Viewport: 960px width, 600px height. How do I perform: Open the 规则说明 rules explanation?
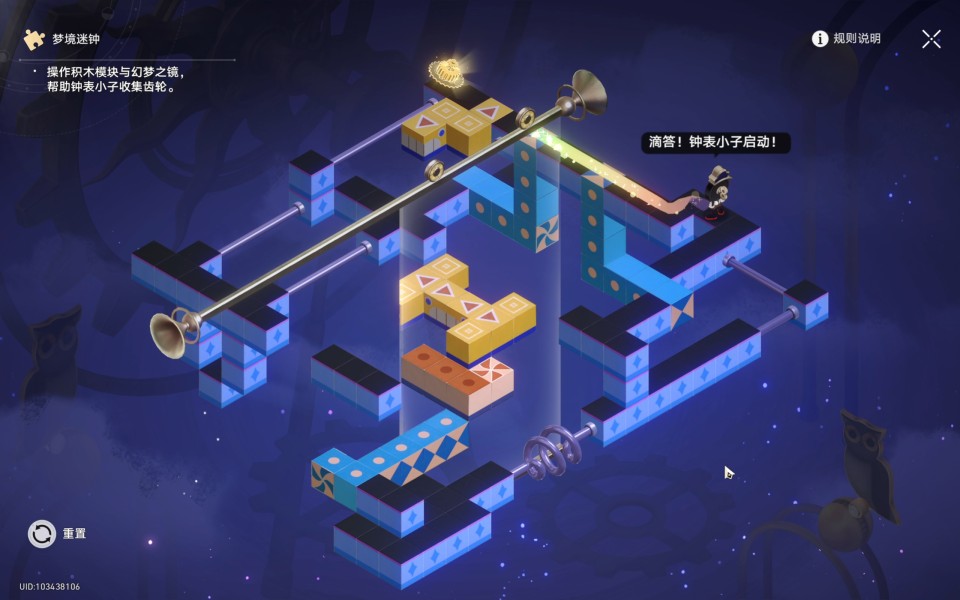pyautogui.click(x=846, y=39)
